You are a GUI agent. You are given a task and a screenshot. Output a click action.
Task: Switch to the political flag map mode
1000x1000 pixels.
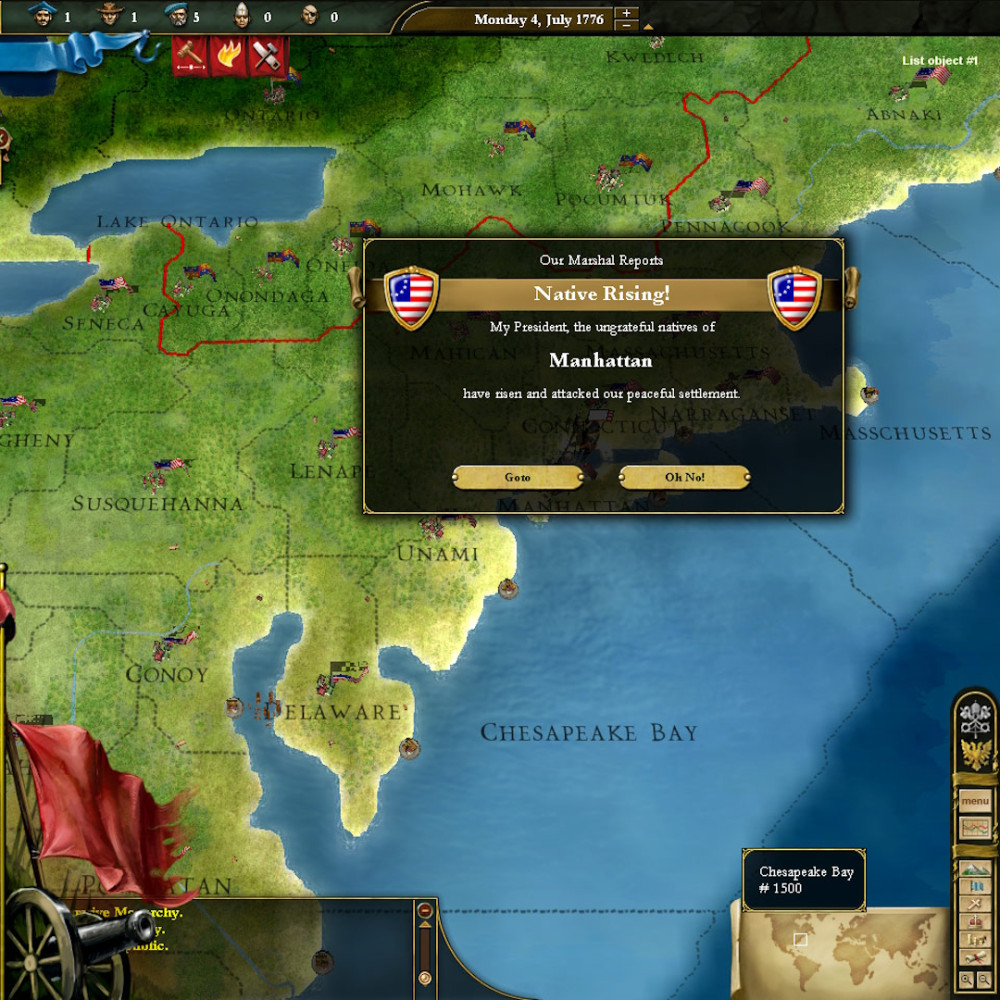tap(974, 886)
